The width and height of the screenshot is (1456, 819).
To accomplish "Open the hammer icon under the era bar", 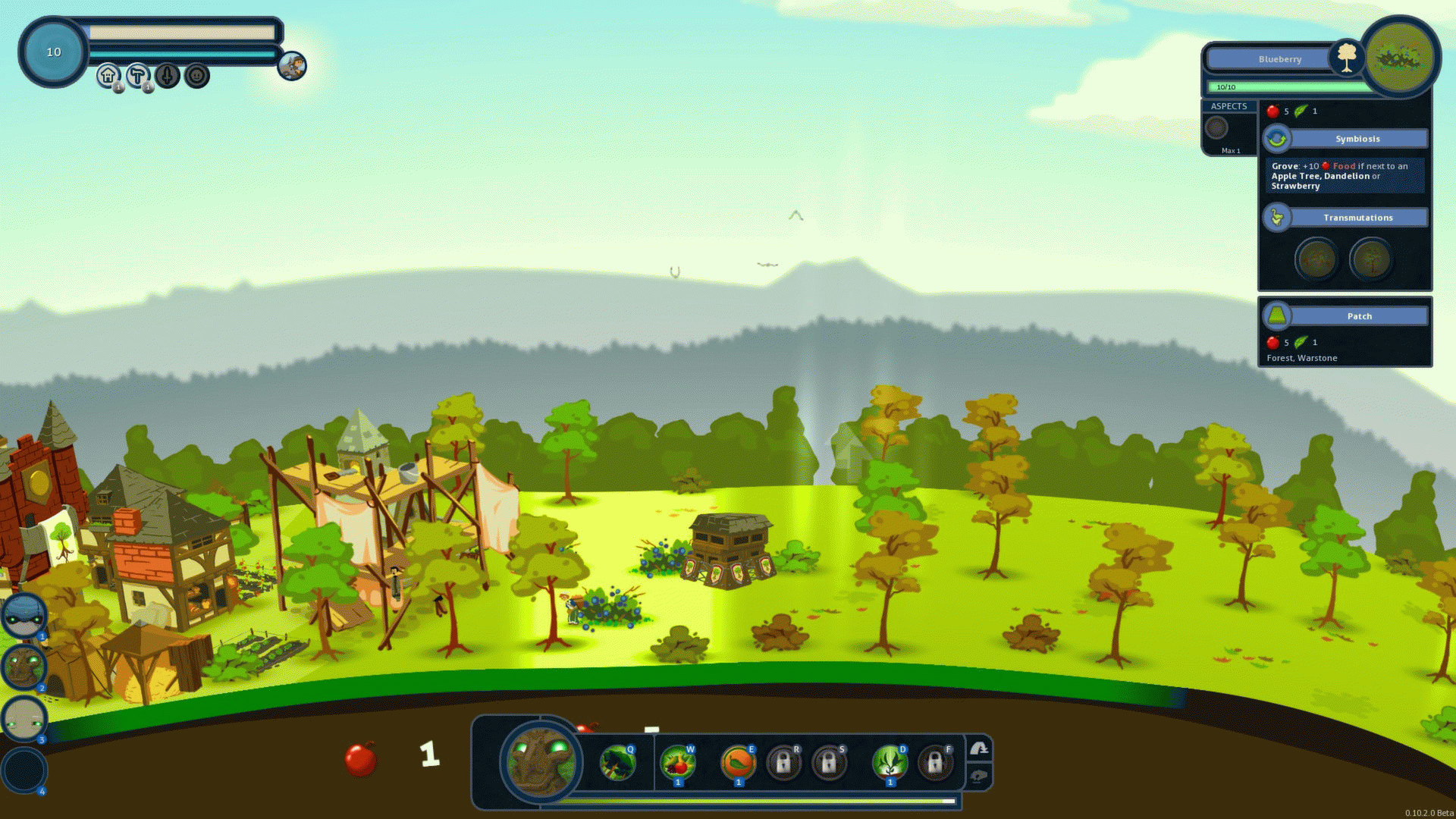I will [x=138, y=75].
